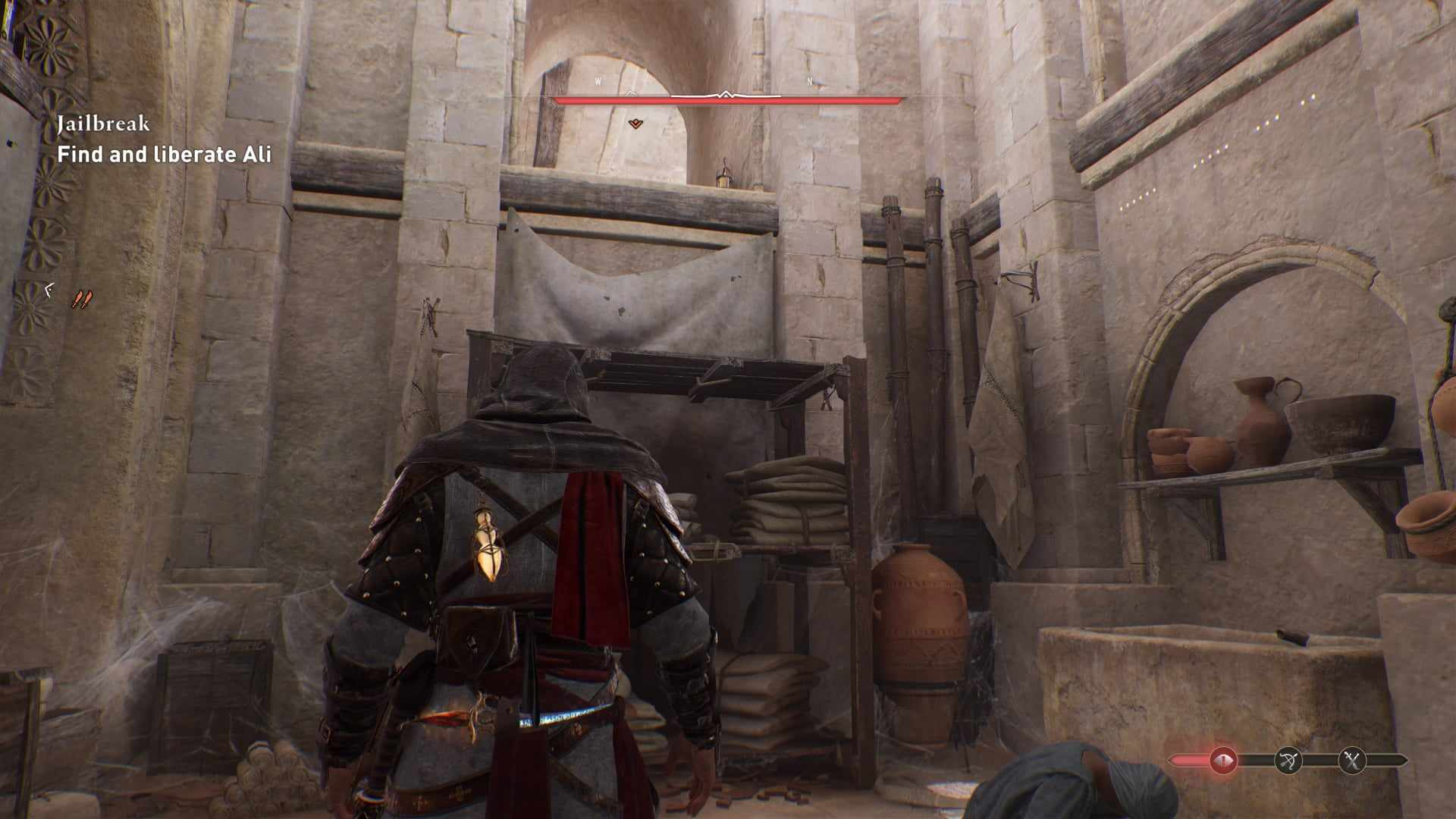Click the red detection eye indicator icon
Image resolution: width=1456 pixels, height=819 pixels.
point(1222,759)
